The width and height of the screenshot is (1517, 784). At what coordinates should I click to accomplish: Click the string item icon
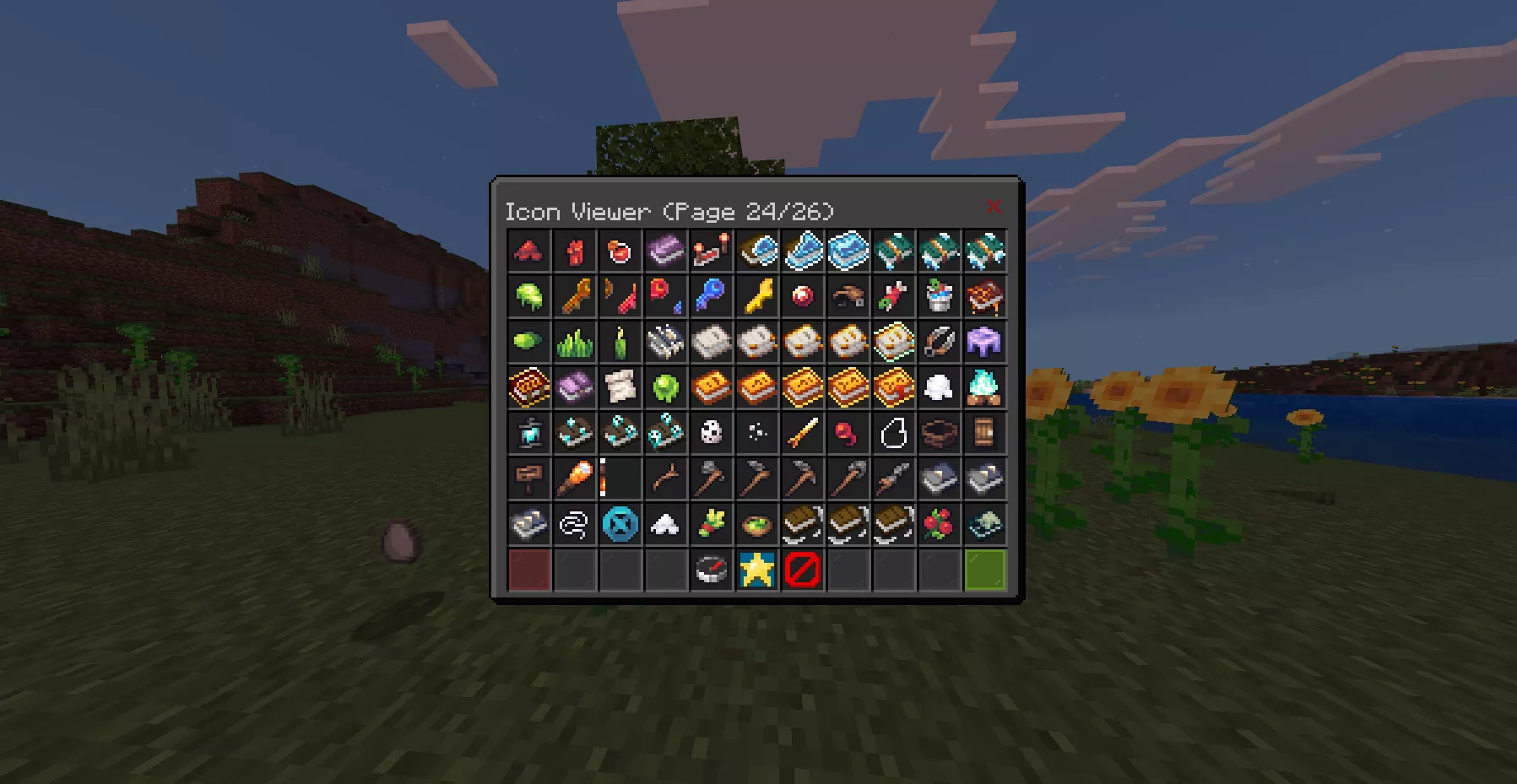coord(575,524)
